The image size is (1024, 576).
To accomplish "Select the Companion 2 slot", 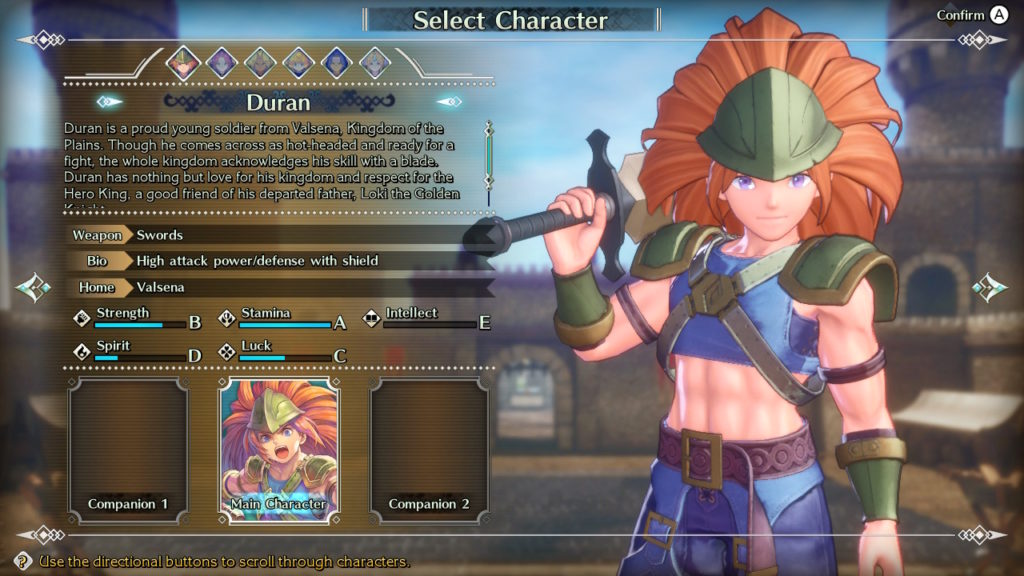I will [x=429, y=450].
